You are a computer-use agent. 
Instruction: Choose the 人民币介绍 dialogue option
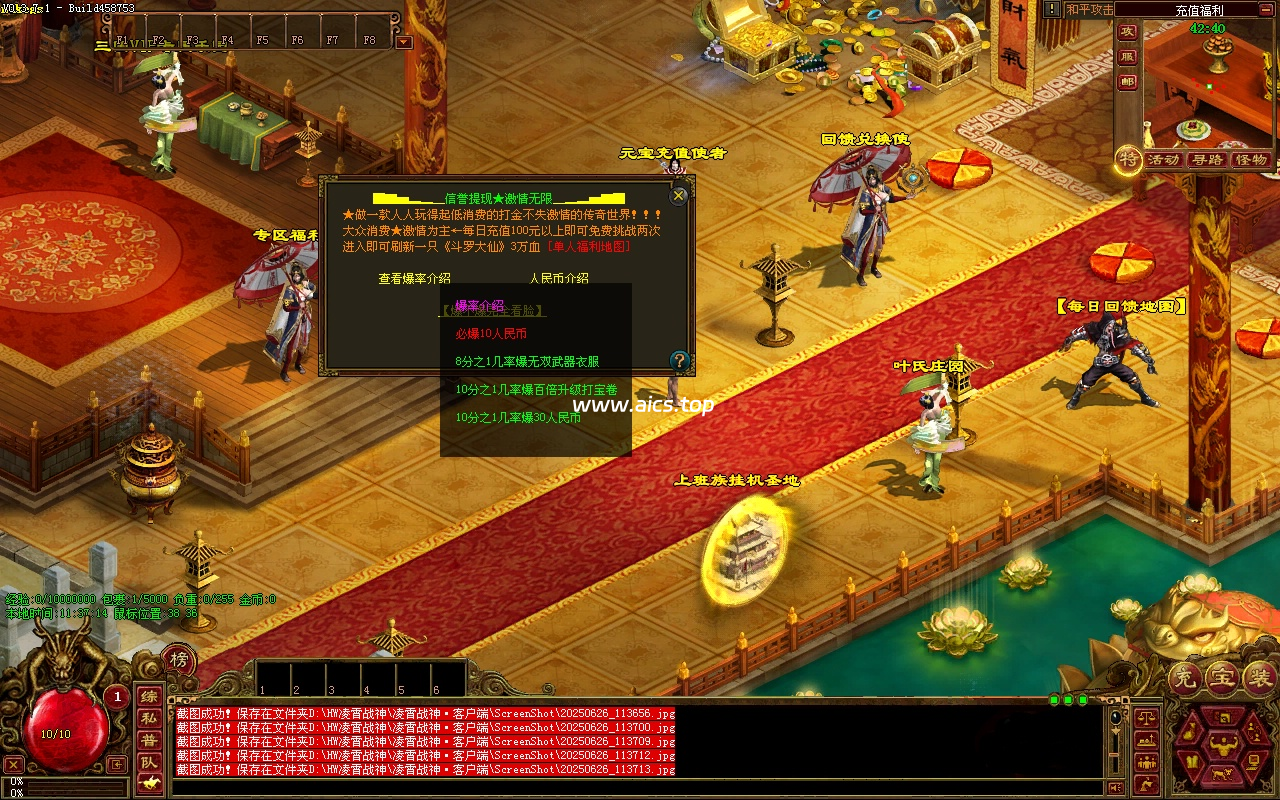tap(559, 279)
